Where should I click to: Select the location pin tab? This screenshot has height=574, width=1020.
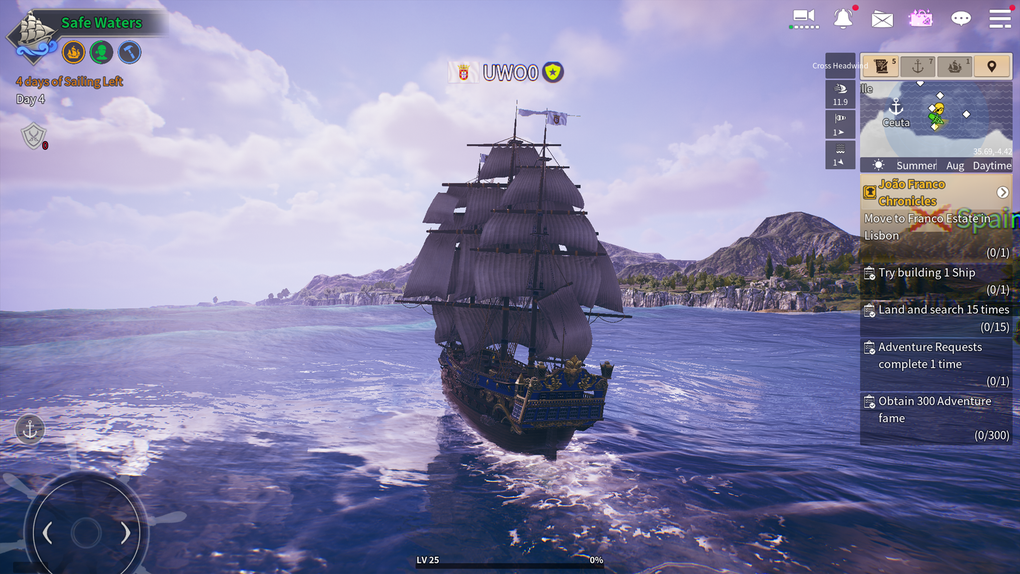pos(992,66)
